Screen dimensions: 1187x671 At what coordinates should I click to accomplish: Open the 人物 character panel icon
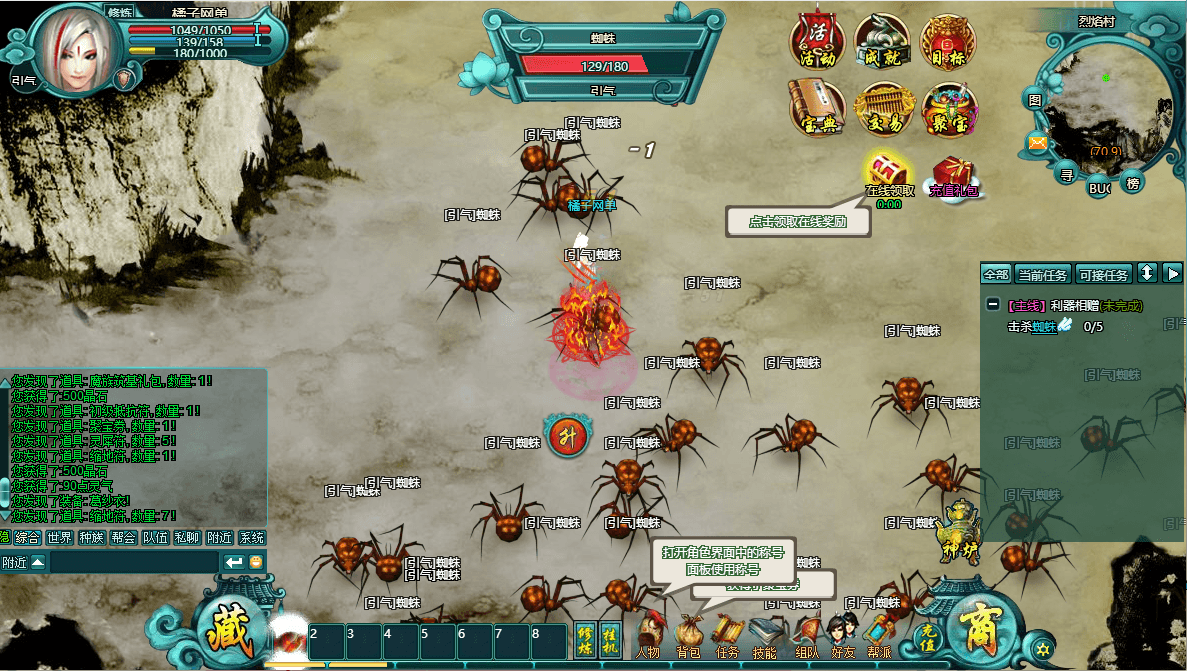[649, 636]
